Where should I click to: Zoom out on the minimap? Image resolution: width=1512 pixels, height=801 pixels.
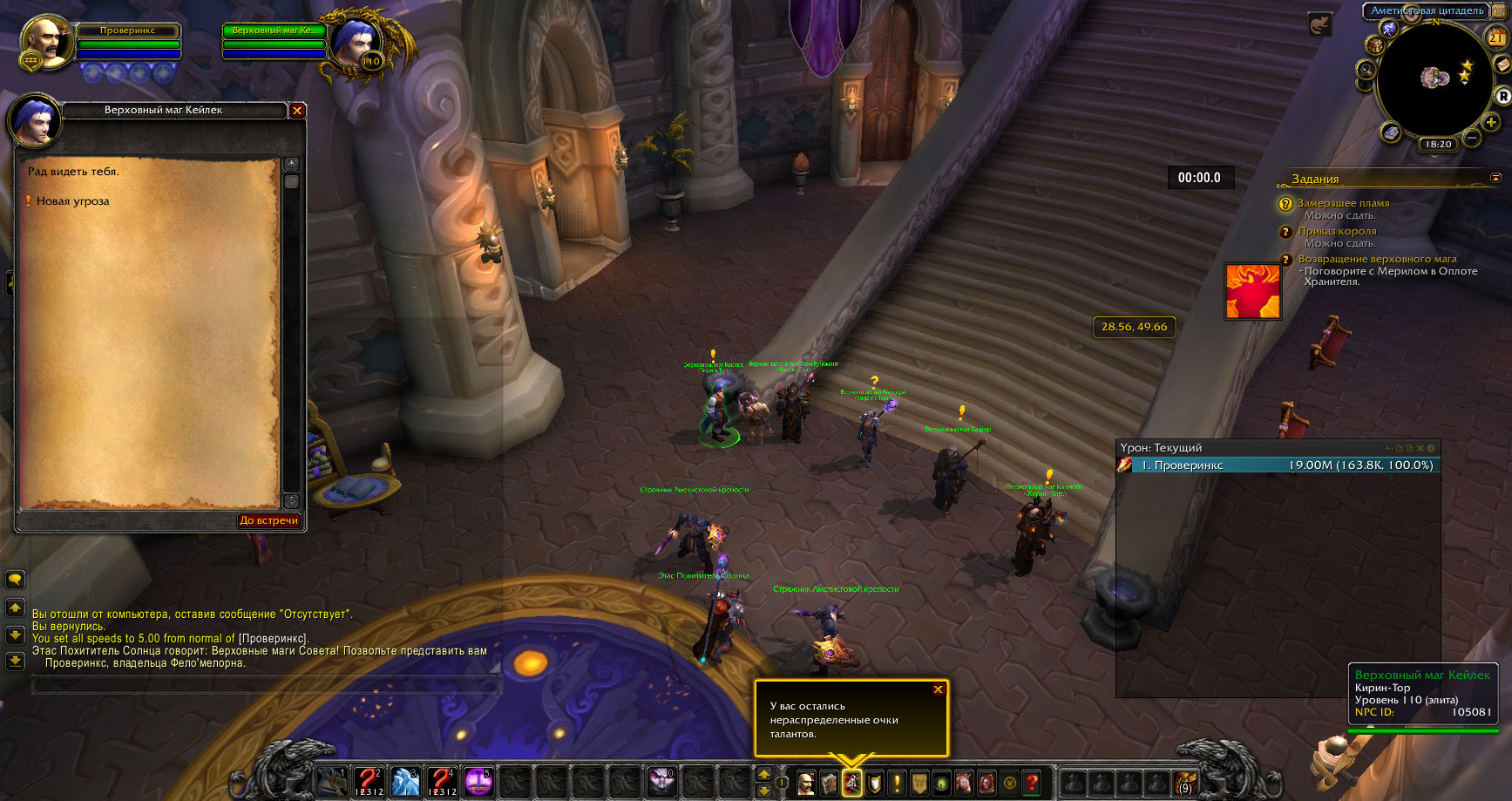(x=1472, y=138)
